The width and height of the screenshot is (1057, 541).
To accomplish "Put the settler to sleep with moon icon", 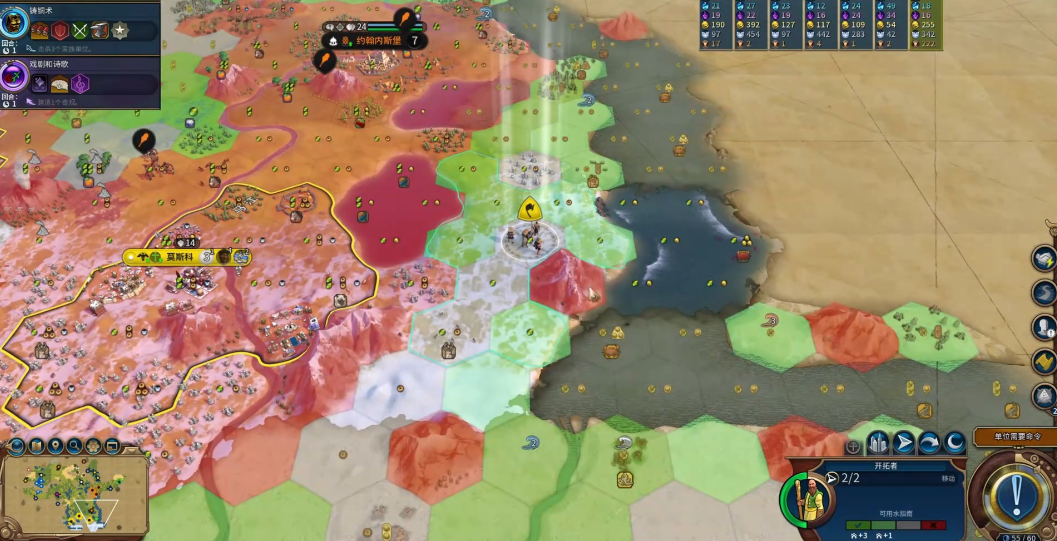I will point(955,443).
